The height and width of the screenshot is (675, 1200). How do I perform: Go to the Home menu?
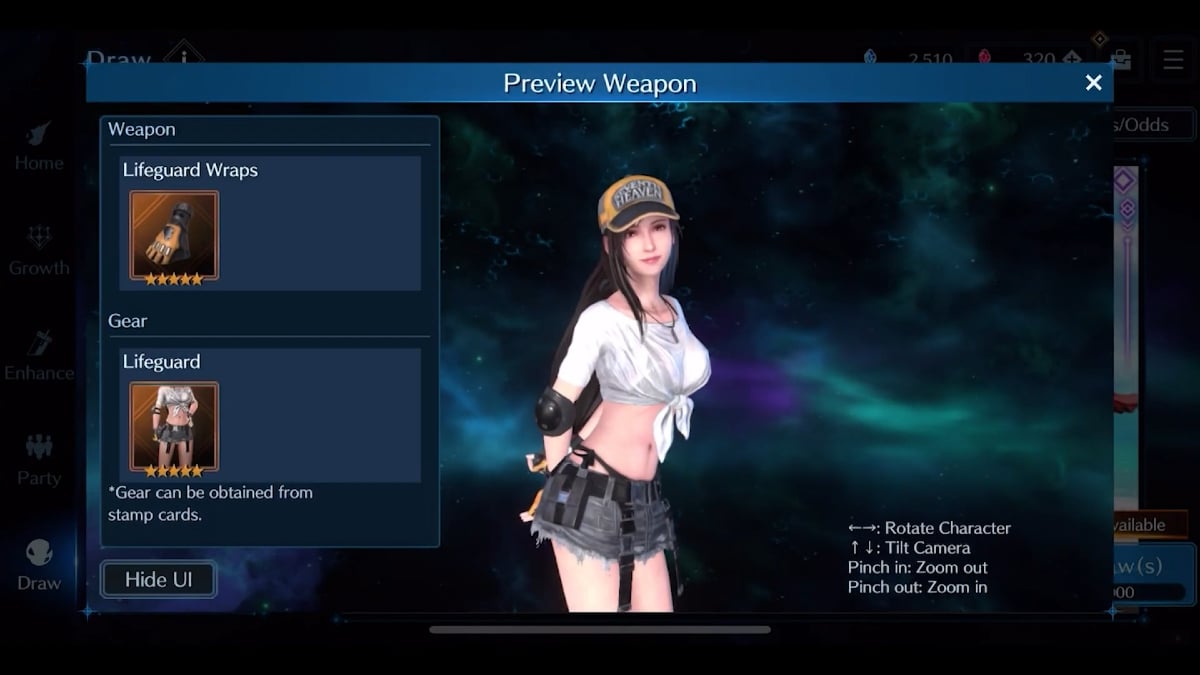39,146
